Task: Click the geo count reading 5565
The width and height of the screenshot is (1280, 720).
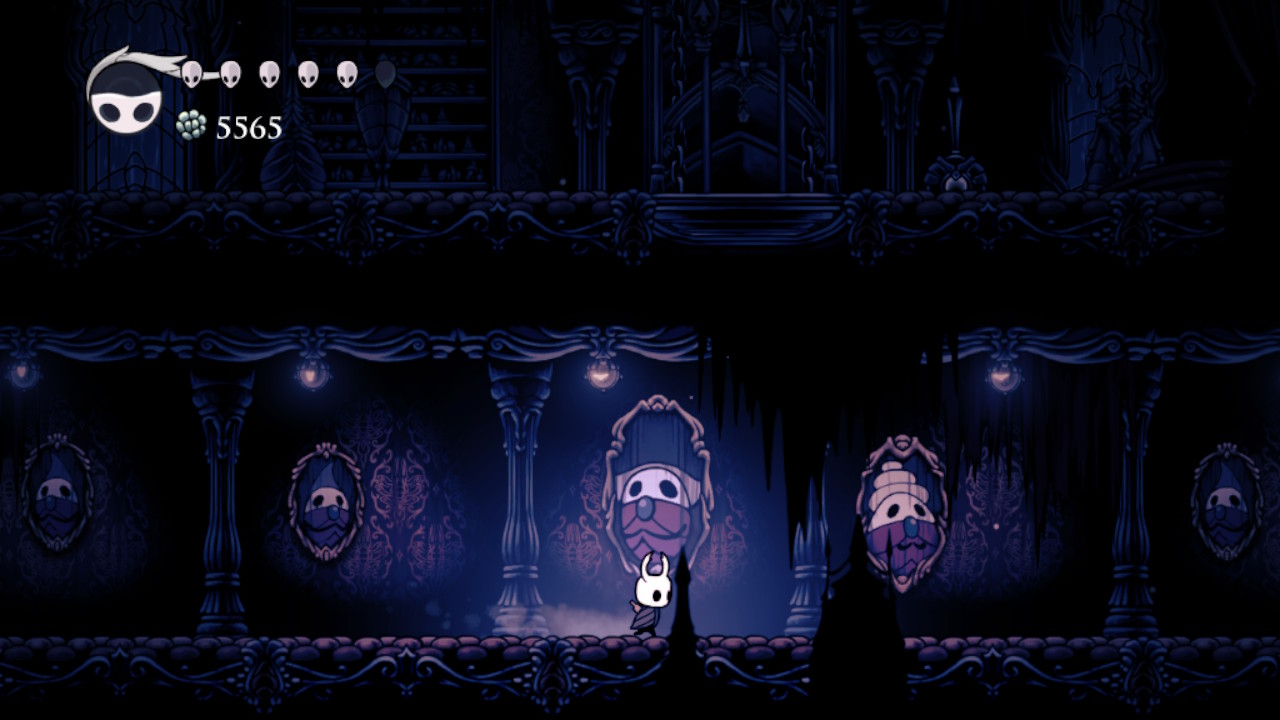Action: 247,127
